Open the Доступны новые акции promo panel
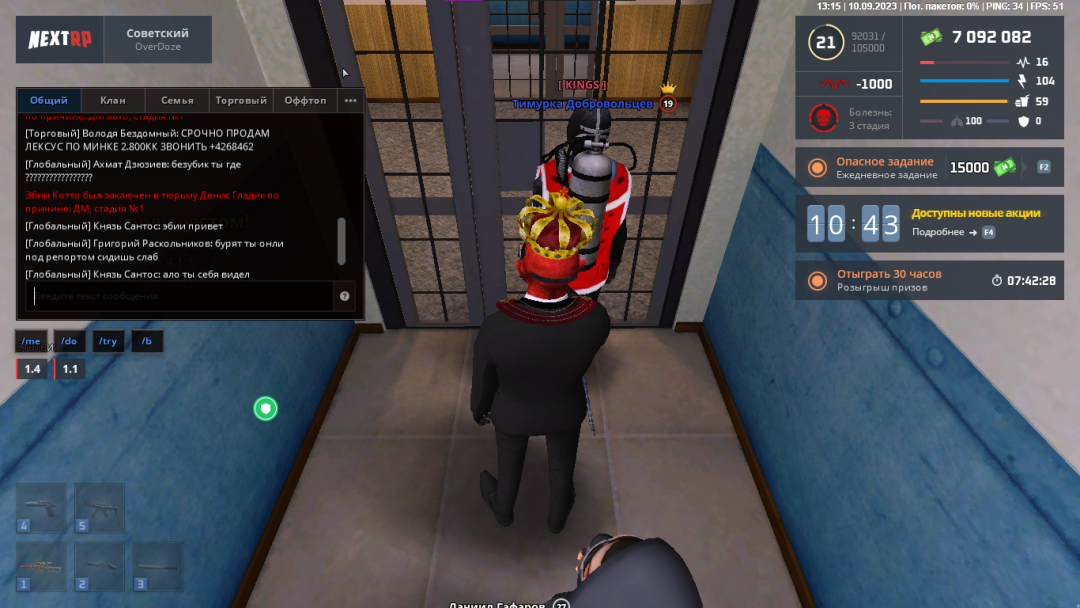 (925, 223)
